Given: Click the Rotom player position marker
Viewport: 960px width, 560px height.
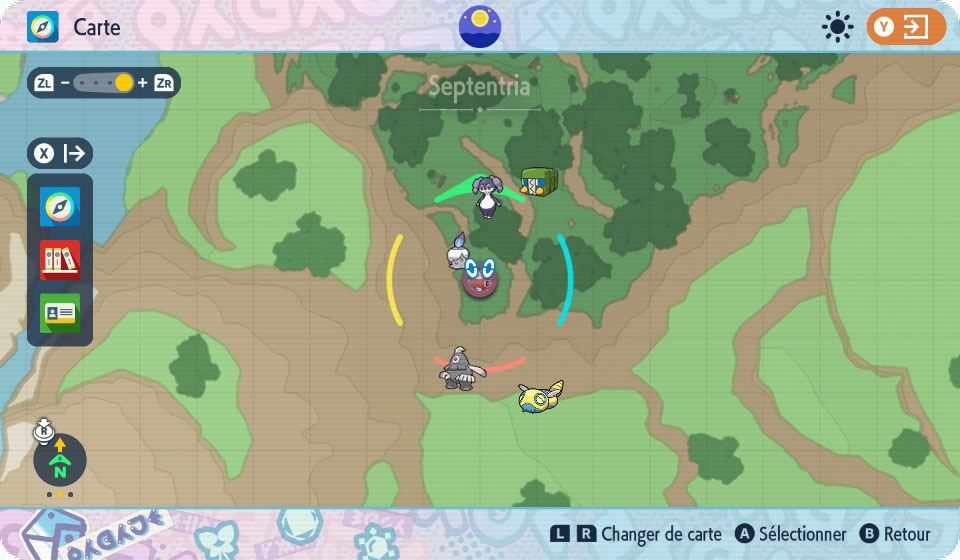Looking at the screenshot, I should [481, 276].
